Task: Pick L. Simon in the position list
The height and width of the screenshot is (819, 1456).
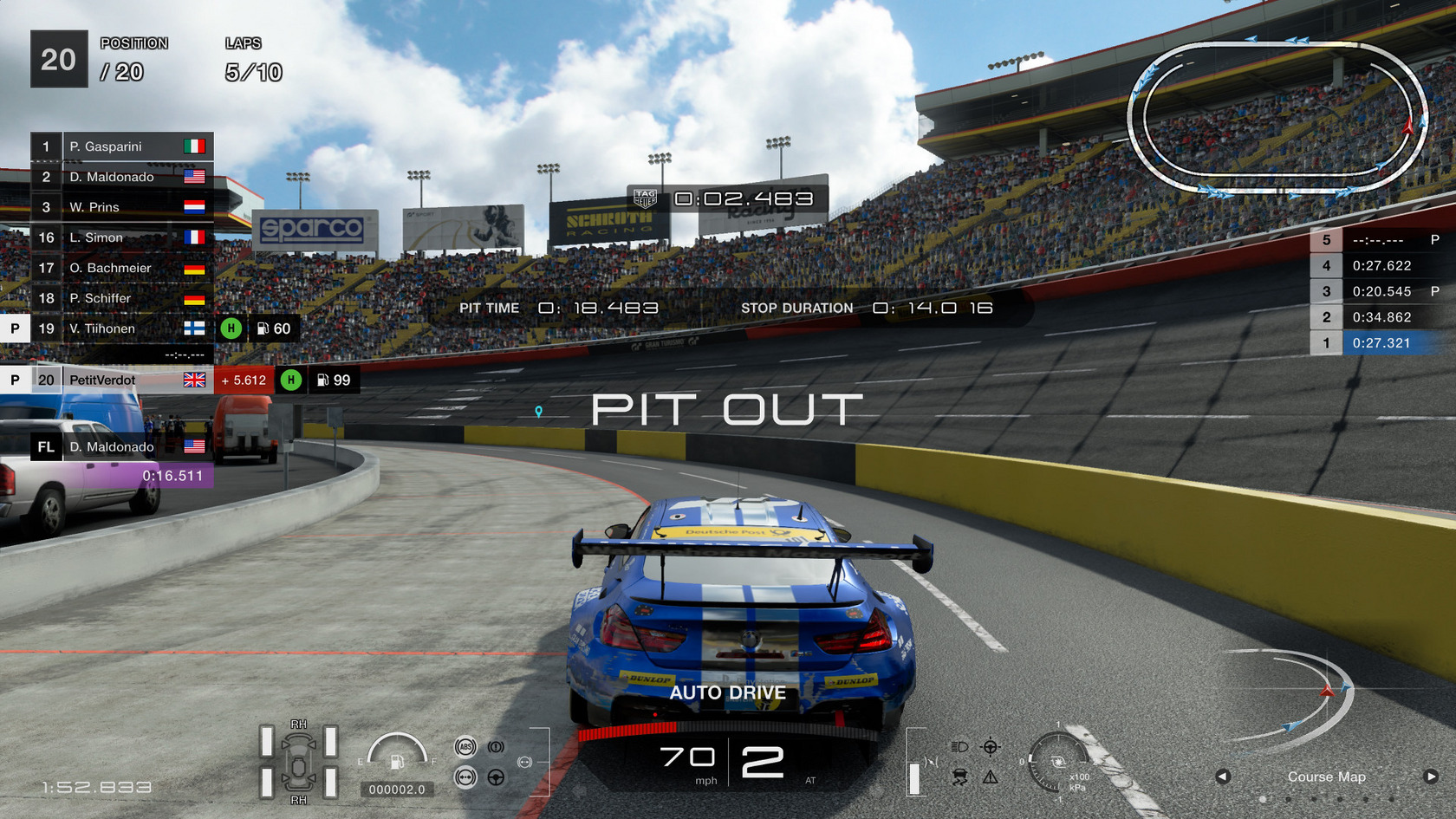Action: click(x=121, y=237)
